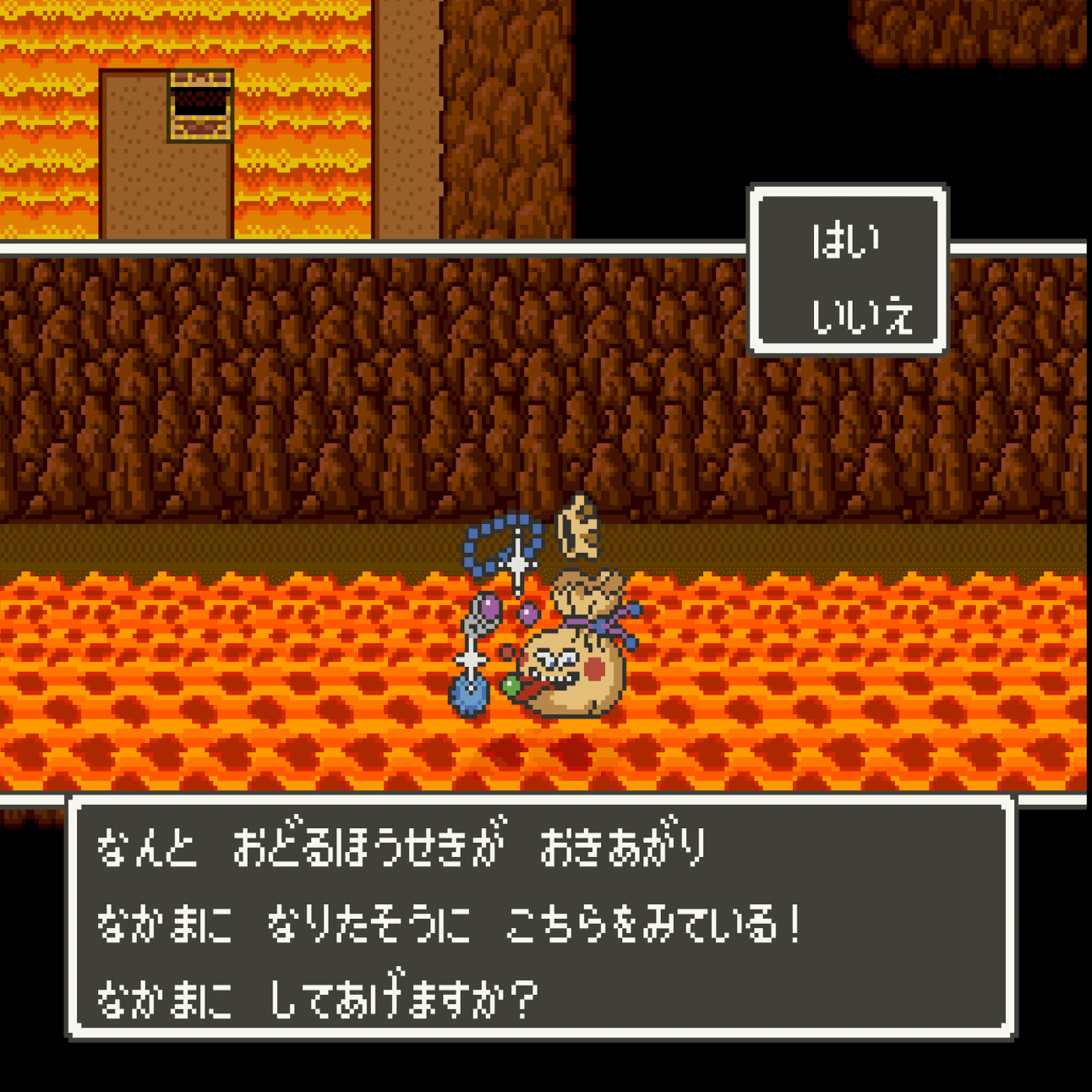Click the green gem near the monster's mouth
The height and width of the screenshot is (1092, 1092).
tap(511, 685)
